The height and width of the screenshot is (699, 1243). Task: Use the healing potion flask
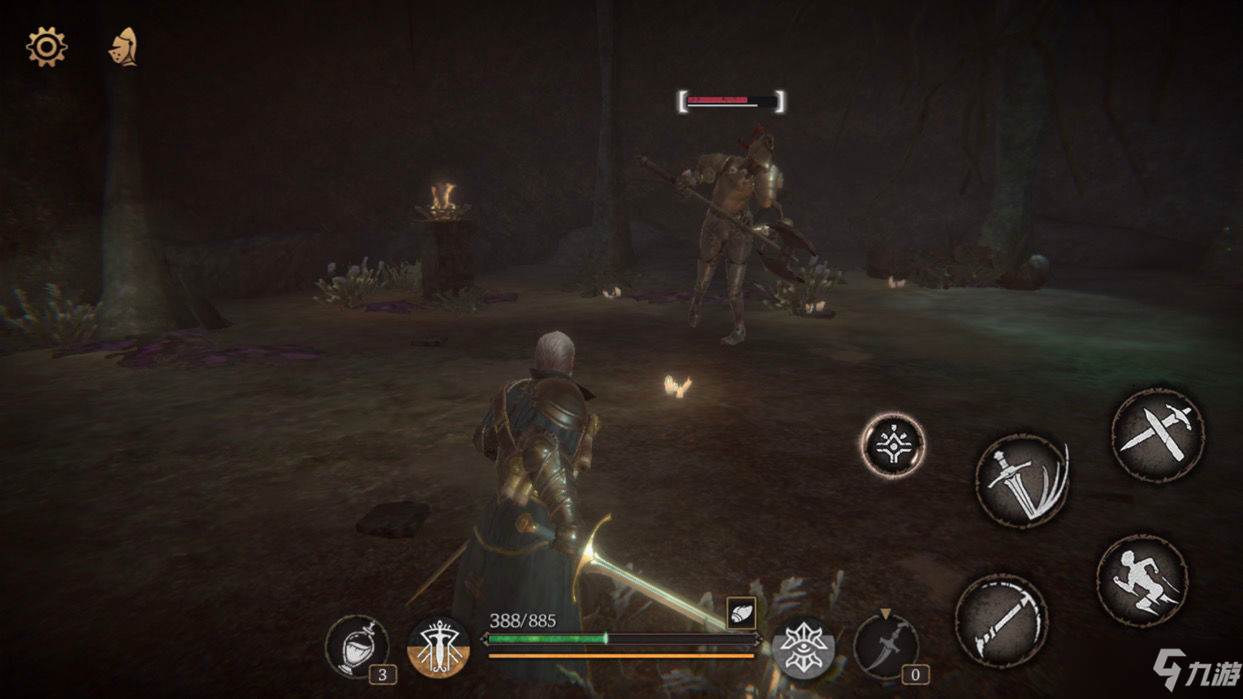point(357,646)
